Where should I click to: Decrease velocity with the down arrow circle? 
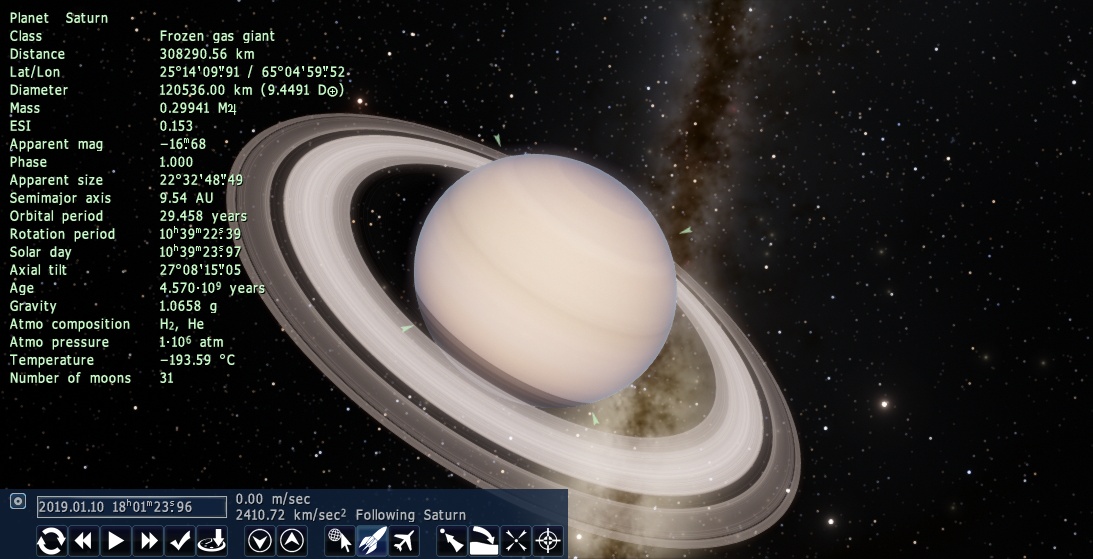[x=259, y=541]
